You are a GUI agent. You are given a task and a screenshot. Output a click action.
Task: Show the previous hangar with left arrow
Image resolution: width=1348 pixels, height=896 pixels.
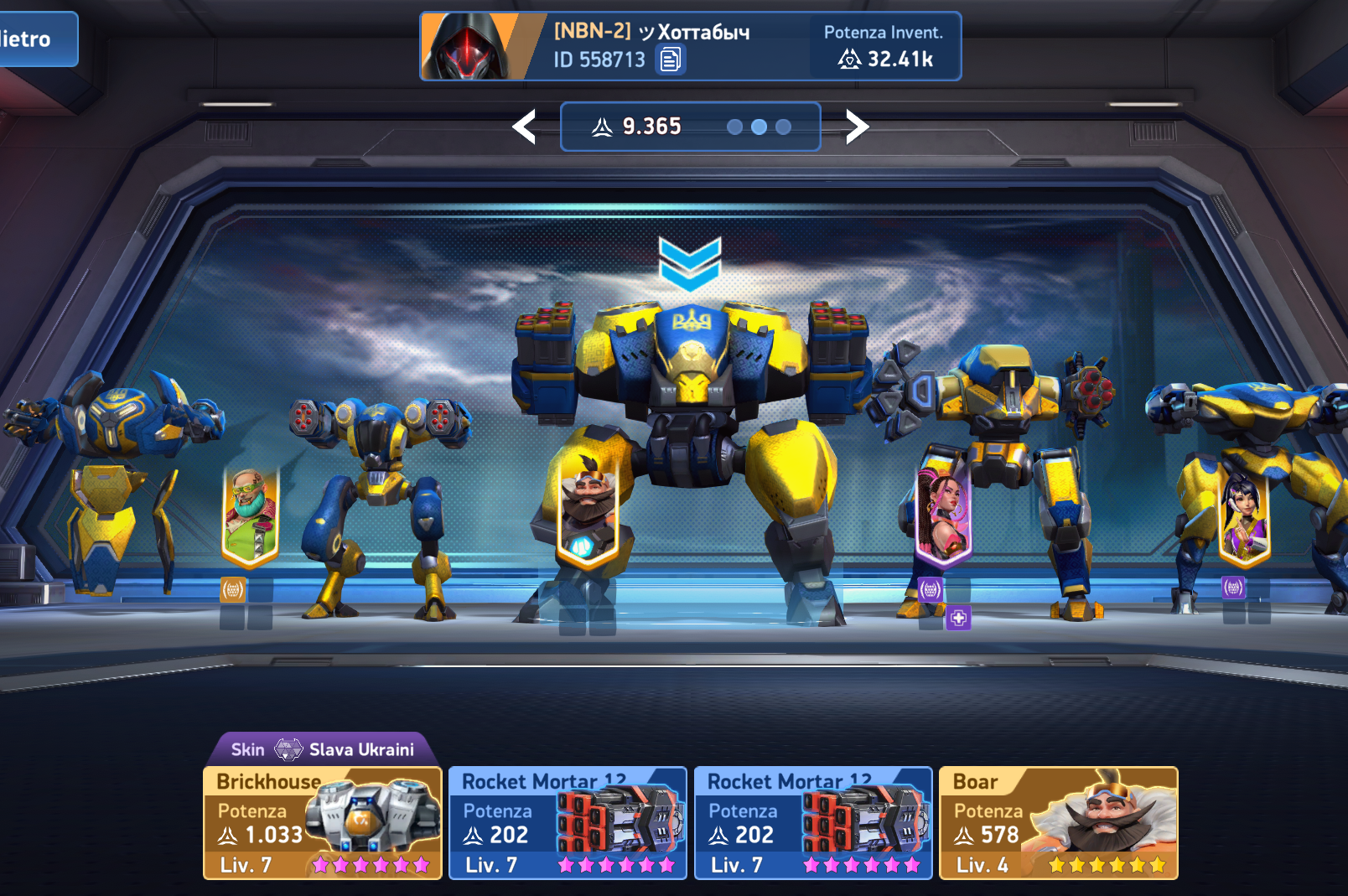pos(525,127)
